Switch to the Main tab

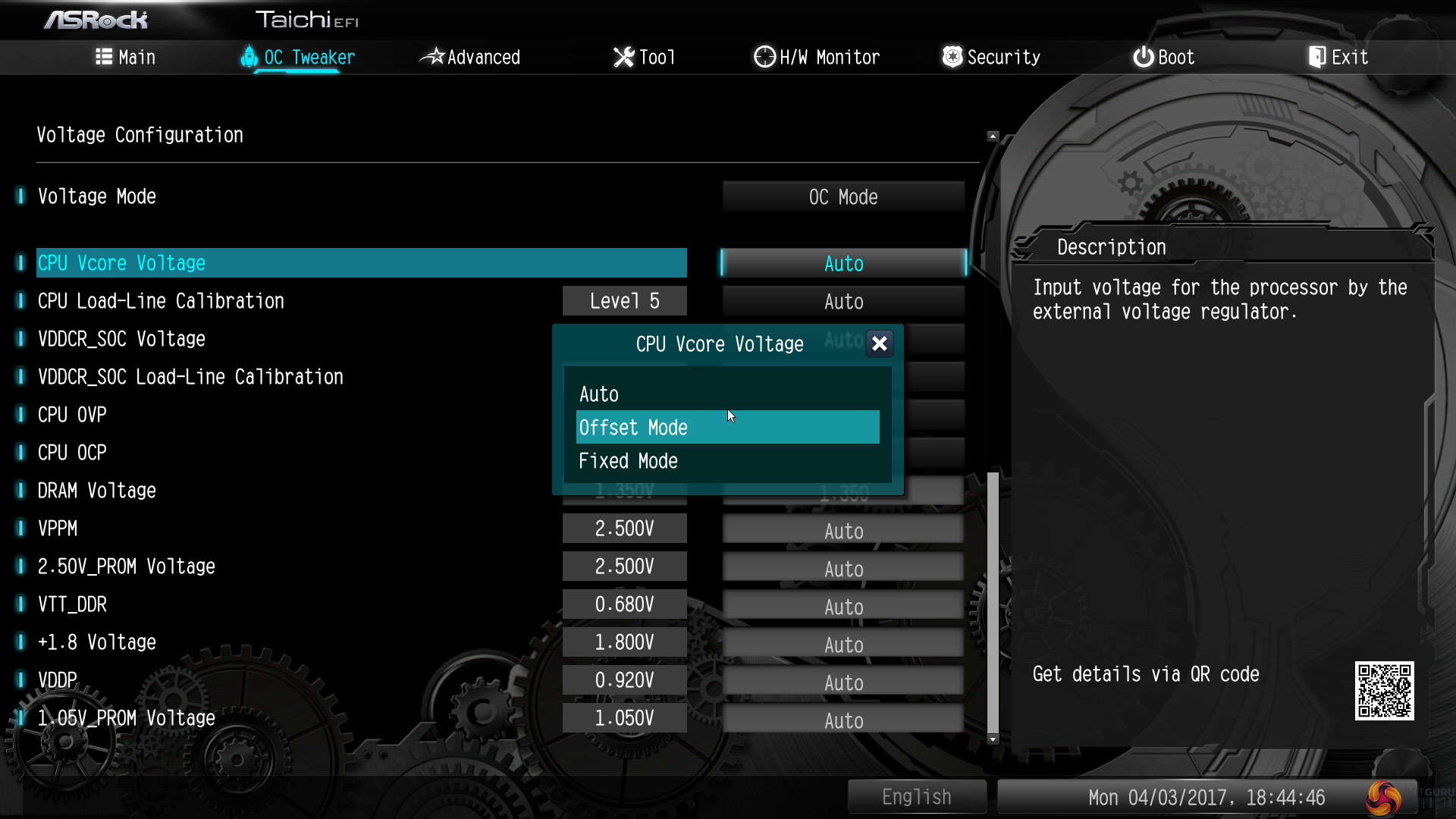[126, 57]
